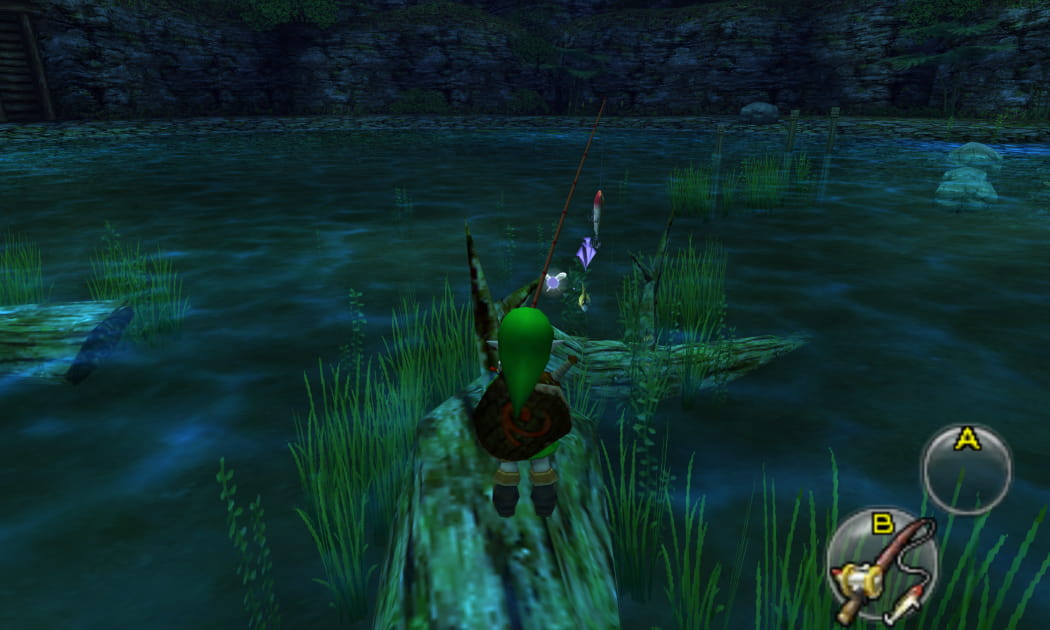
Task: Click the empty A action circle
Action: (965, 470)
